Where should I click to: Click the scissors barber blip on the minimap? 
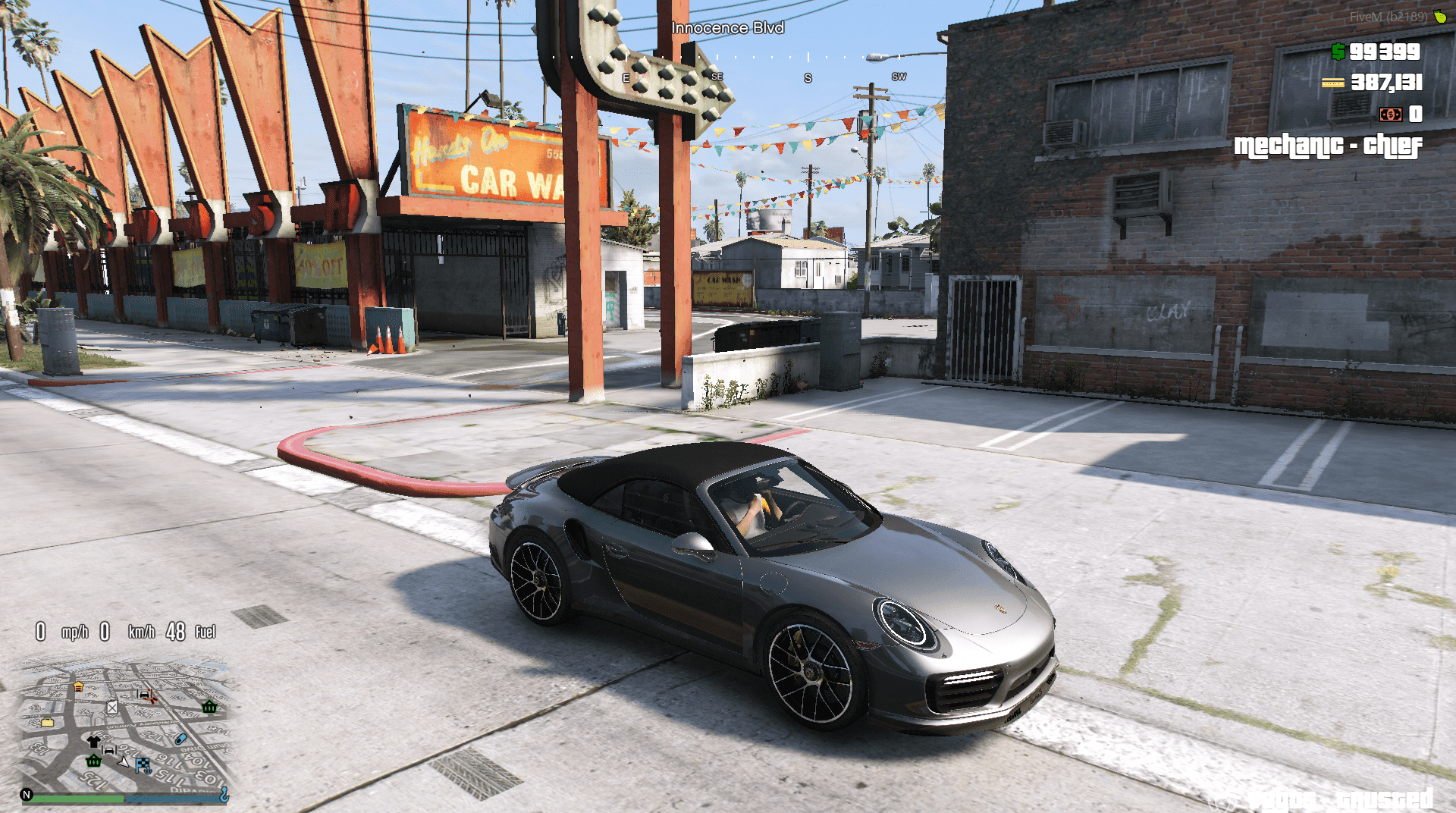(x=150, y=697)
